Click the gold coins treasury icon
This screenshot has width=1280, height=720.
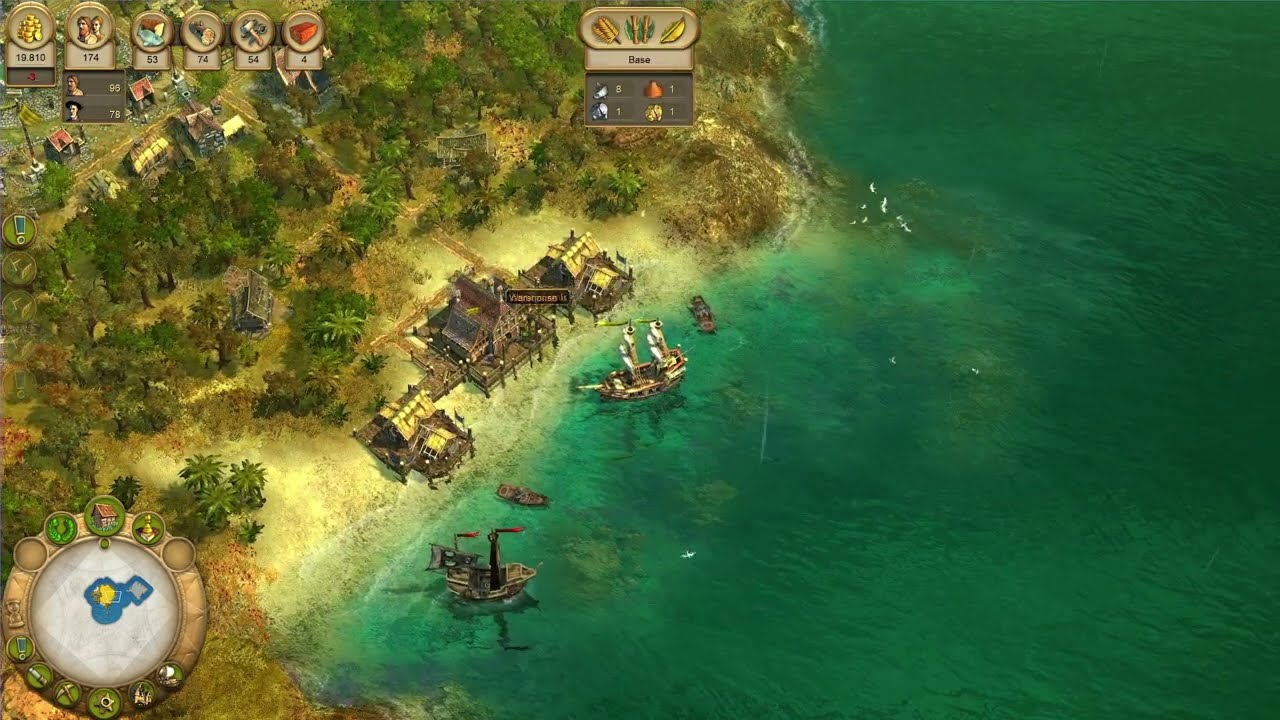pyautogui.click(x=30, y=28)
